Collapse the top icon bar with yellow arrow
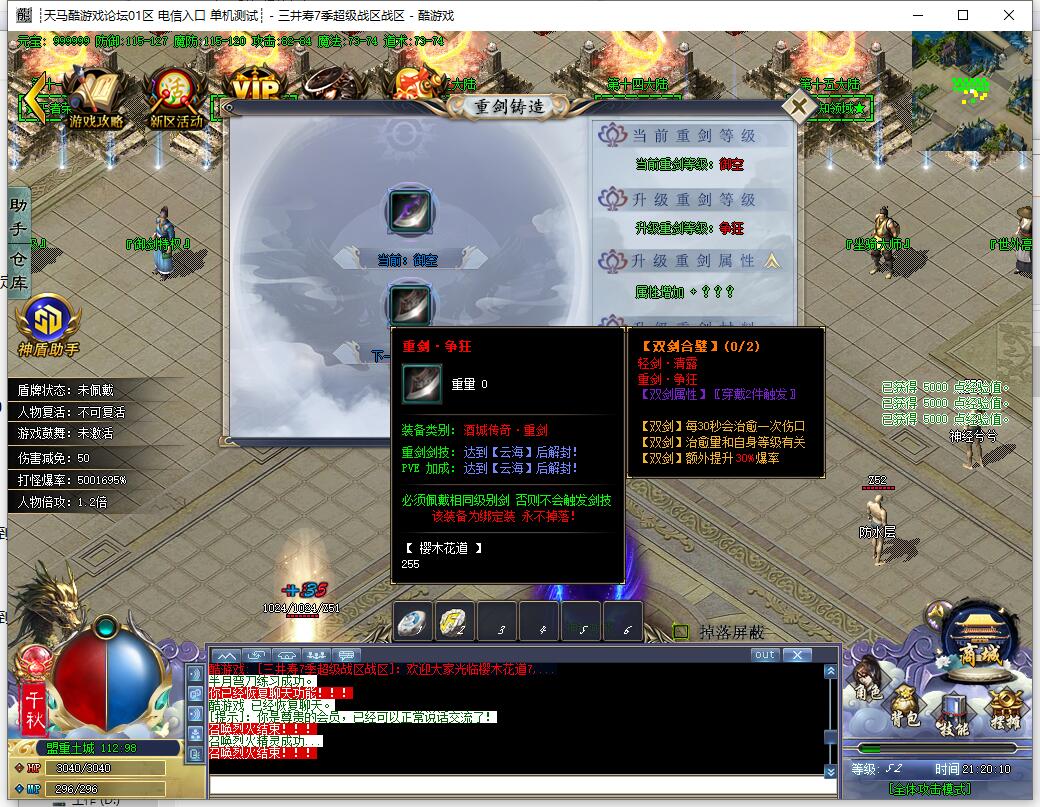The image size is (1040, 807). coord(34,96)
